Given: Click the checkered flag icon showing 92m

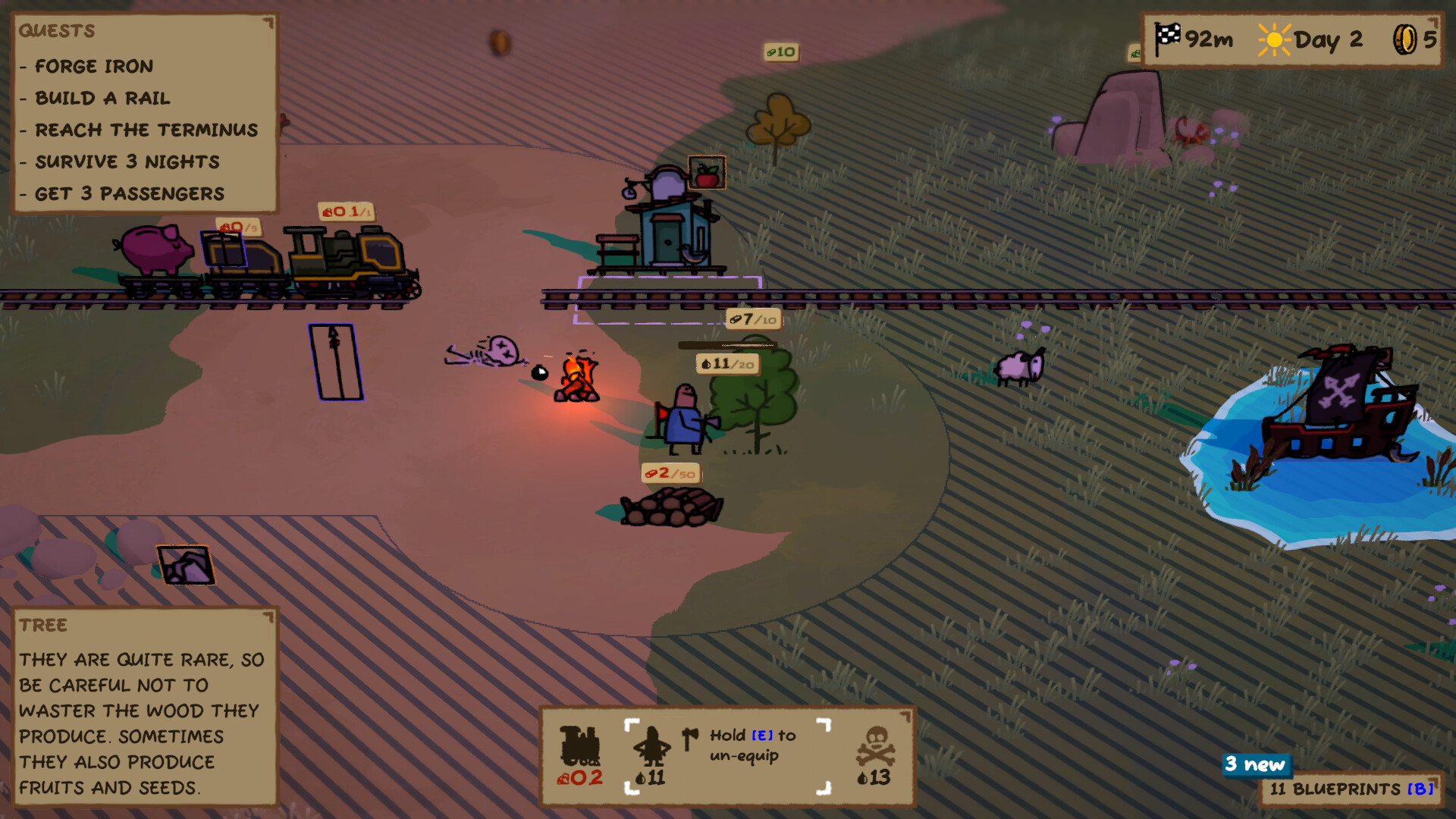Looking at the screenshot, I should coord(1166,37).
